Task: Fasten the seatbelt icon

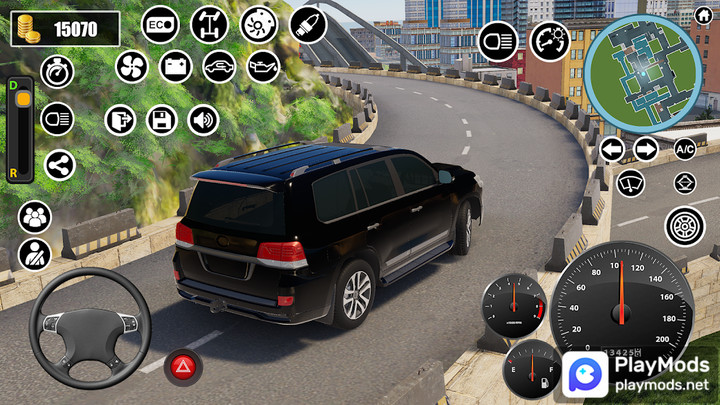Action: pyautogui.click(x=35, y=253)
